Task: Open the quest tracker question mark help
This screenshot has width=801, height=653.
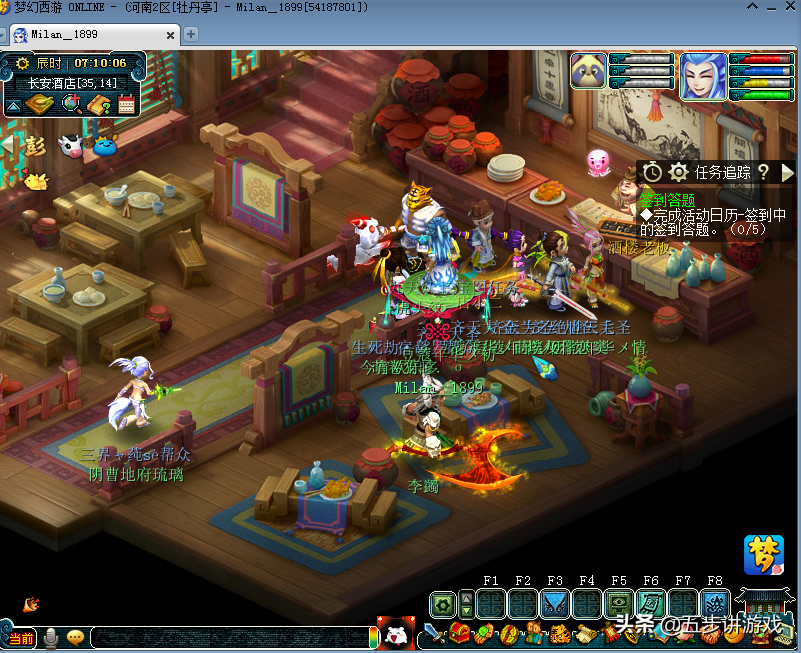Action: [x=763, y=172]
